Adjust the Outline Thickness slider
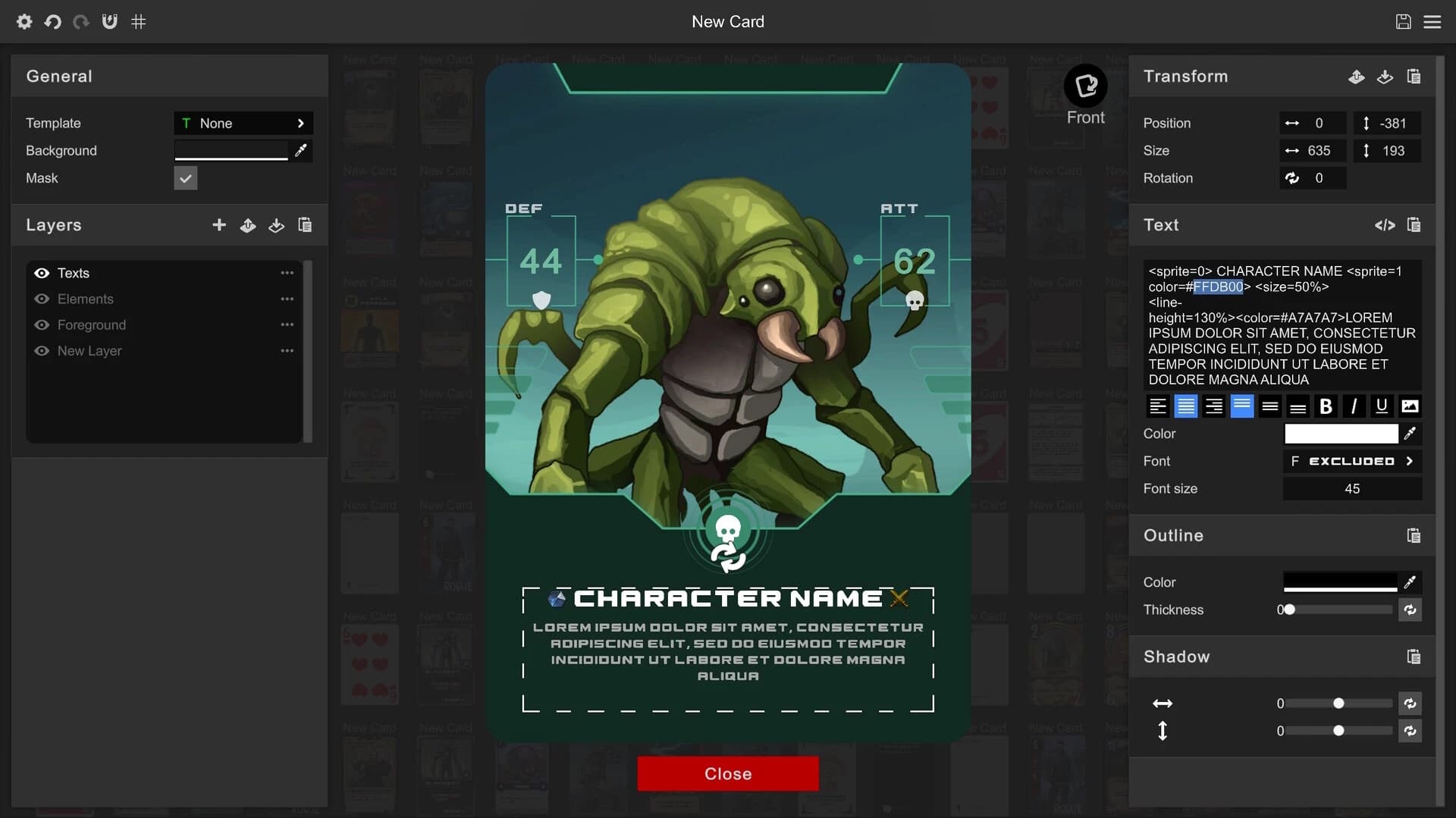The width and height of the screenshot is (1456, 818). pyautogui.click(x=1338, y=610)
